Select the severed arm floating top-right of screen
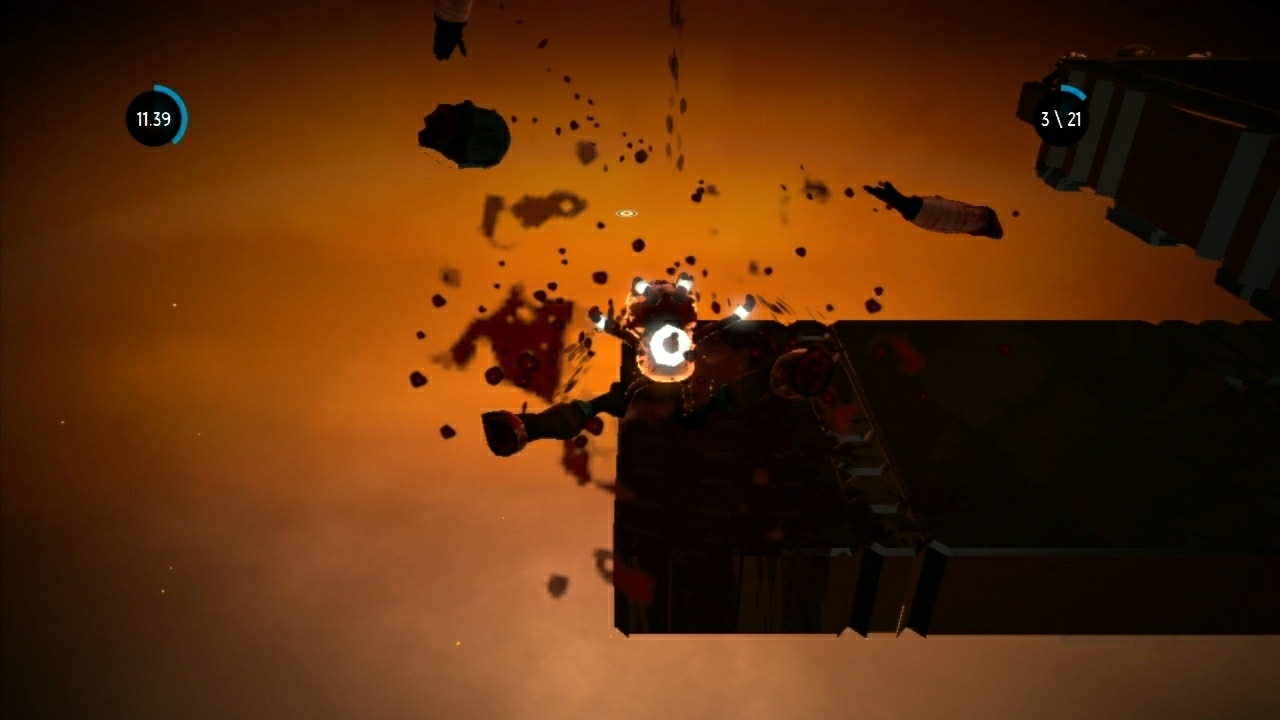1280x720 pixels. (930, 210)
